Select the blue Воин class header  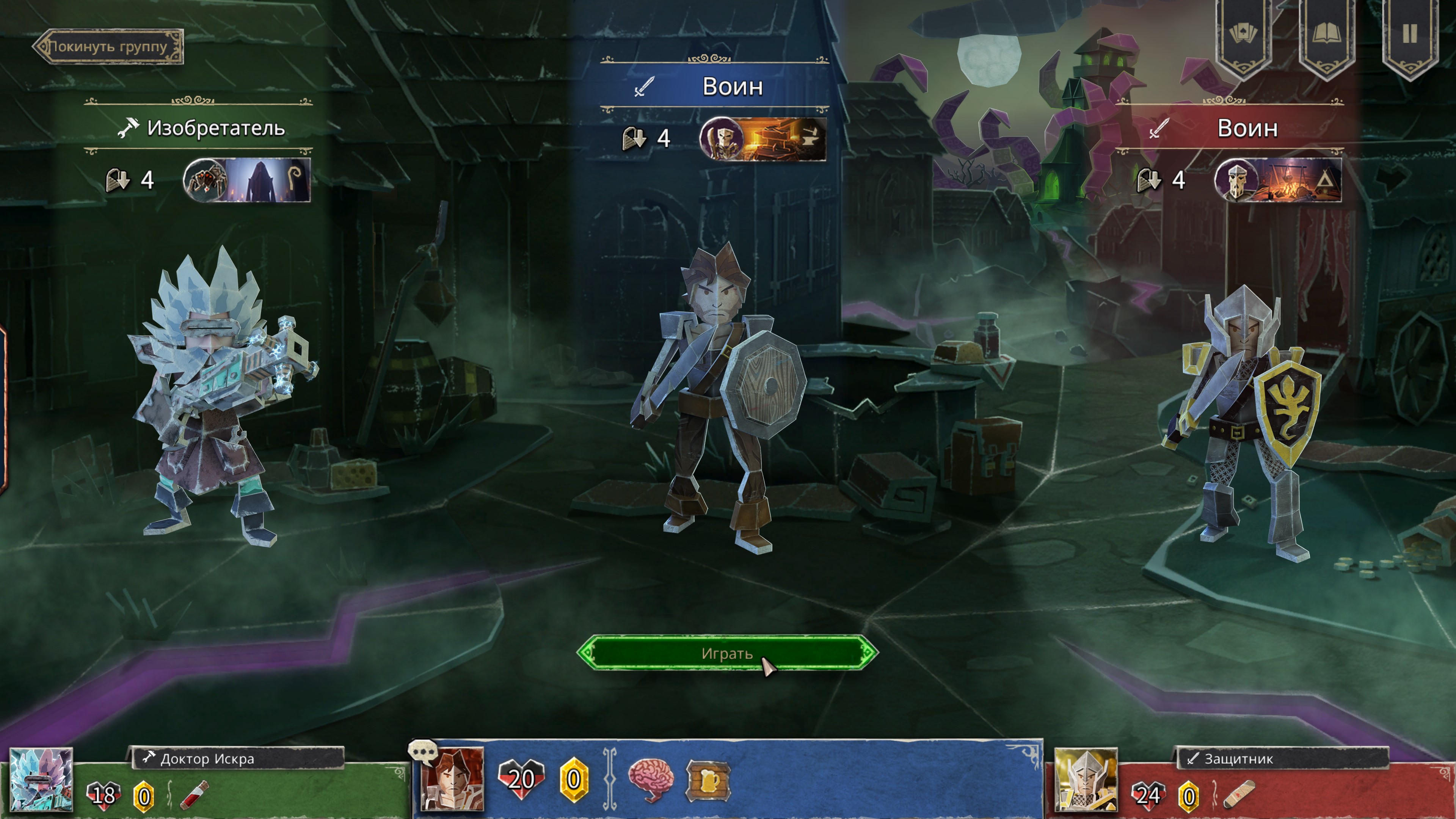click(x=714, y=86)
